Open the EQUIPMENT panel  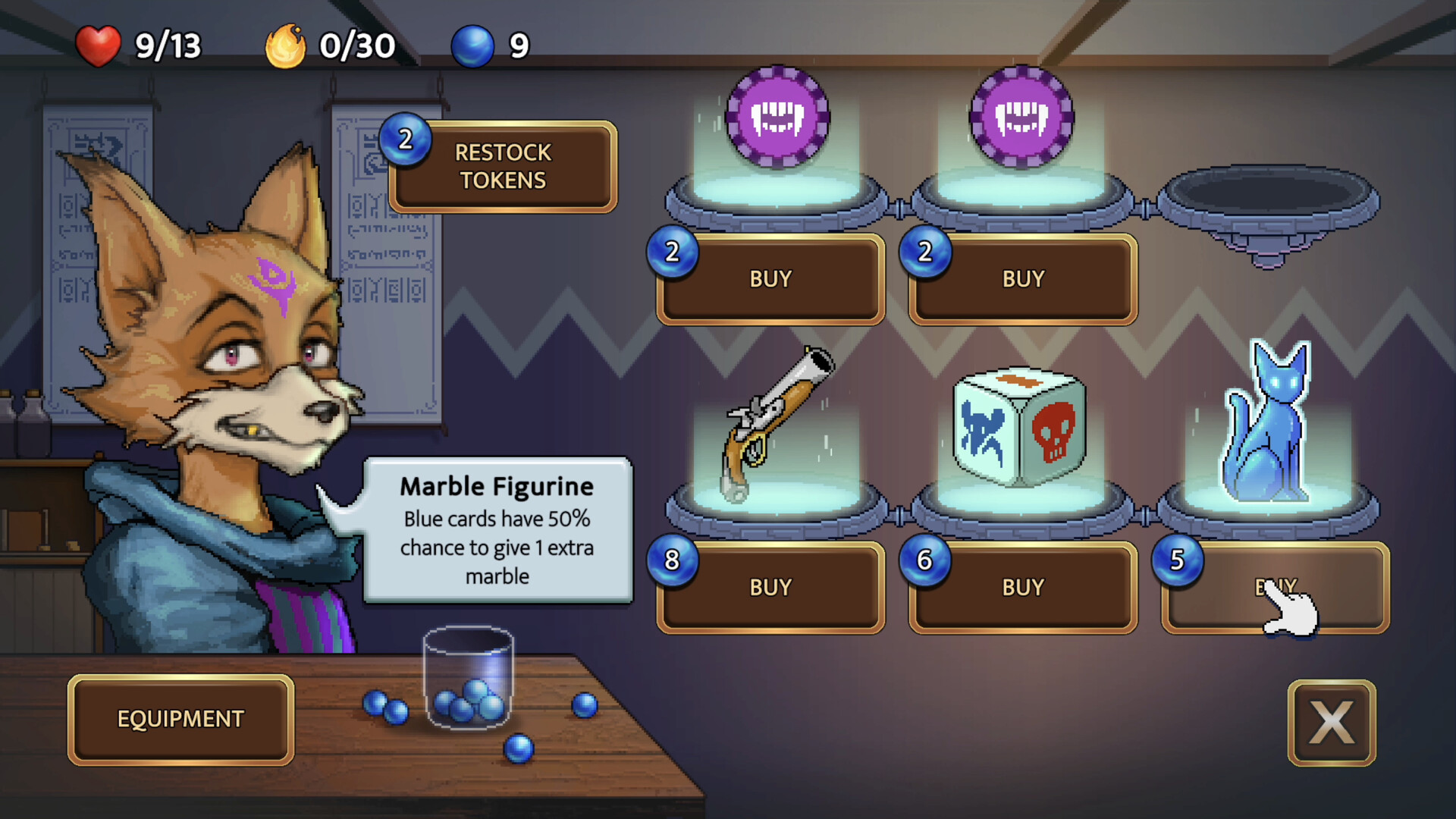(x=180, y=719)
